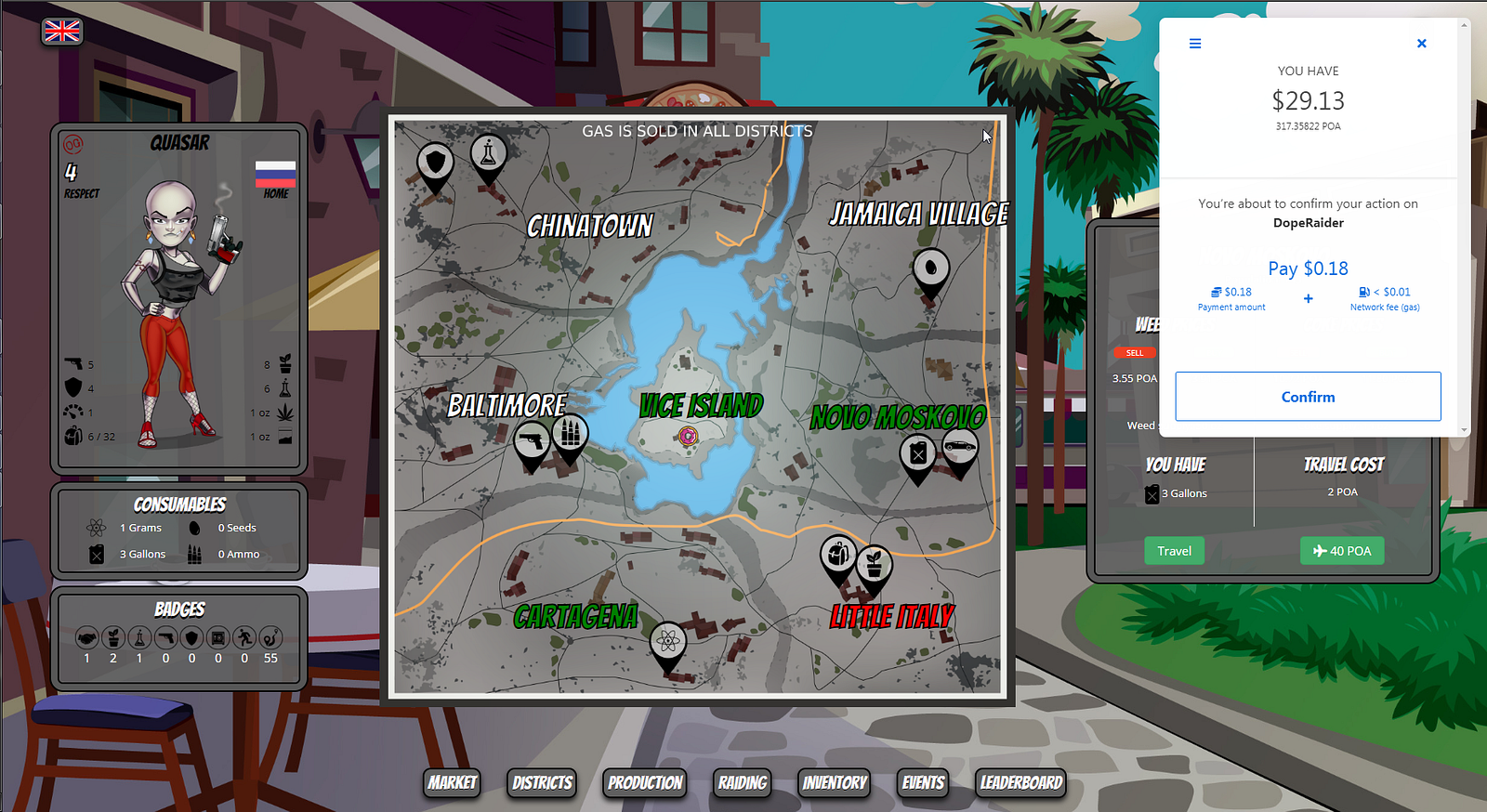Open the wallet hamburger menu
The height and width of the screenshot is (812, 1487).
tap(1195, 44)
